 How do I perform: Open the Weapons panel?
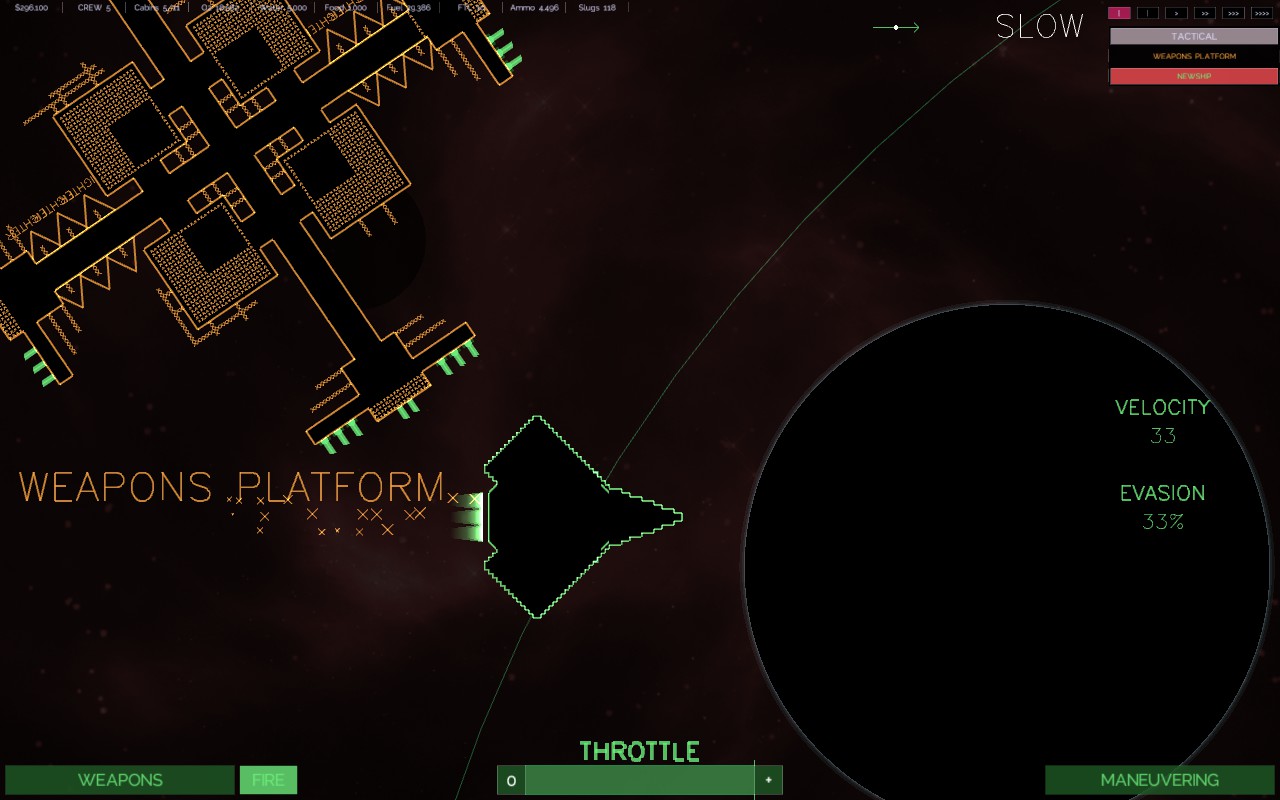pos(120,780)
